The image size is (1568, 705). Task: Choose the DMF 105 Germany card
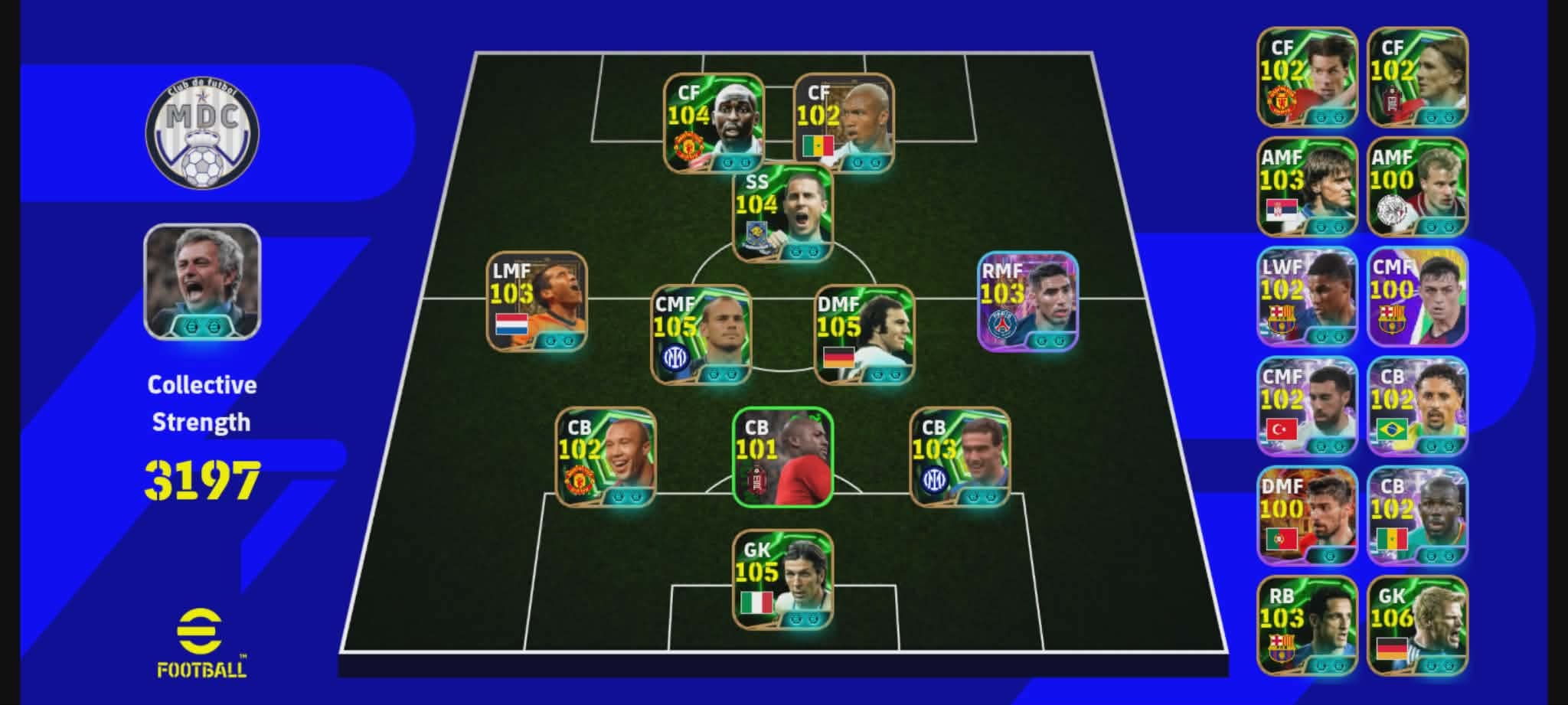click(864, 335)
